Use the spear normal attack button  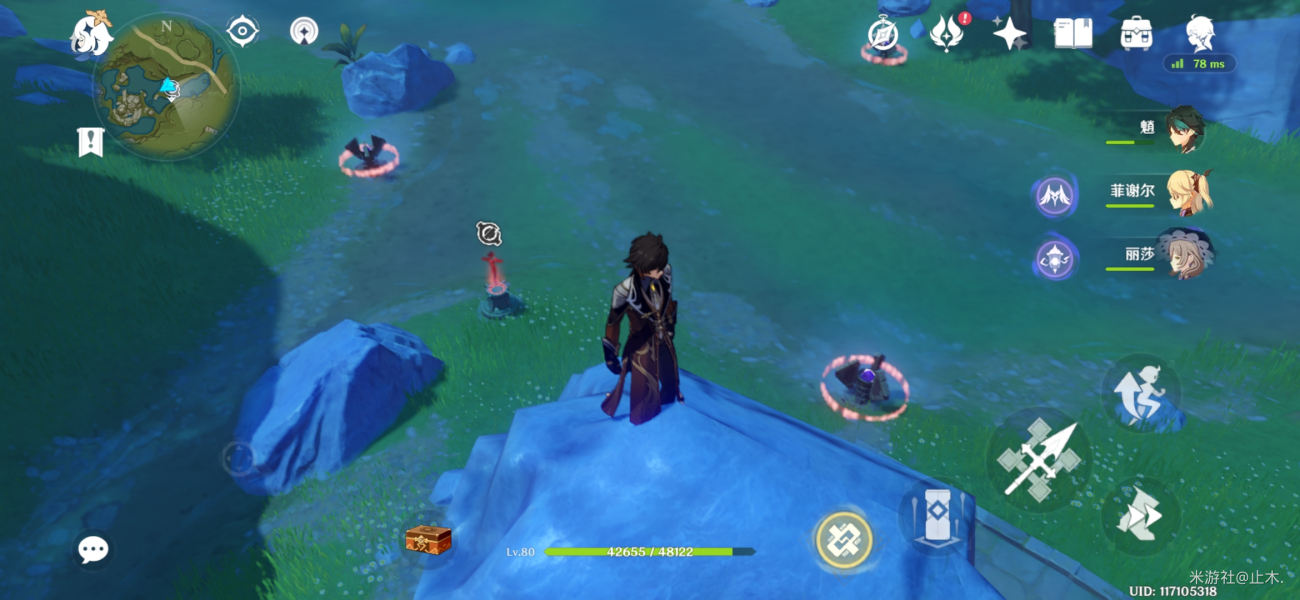[x=1038, y=460]
